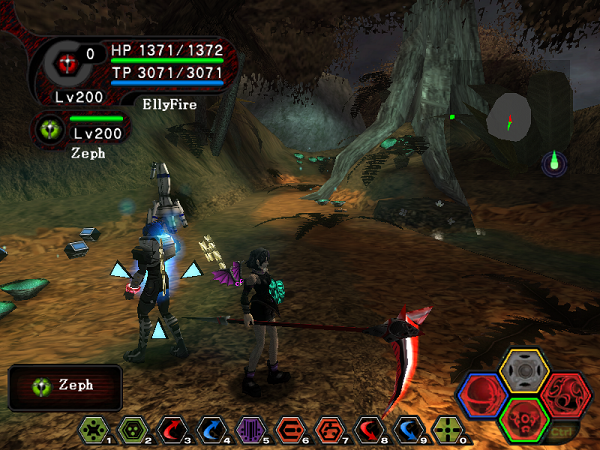Trigger the orange-red icon in slot 6
Screen dimensions: 600x450
coord(290,429)
